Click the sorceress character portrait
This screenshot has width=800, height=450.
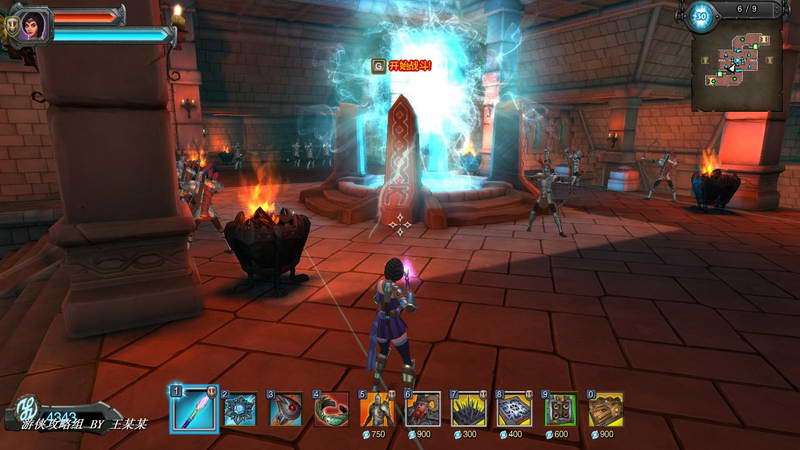[x=29, y=22]
